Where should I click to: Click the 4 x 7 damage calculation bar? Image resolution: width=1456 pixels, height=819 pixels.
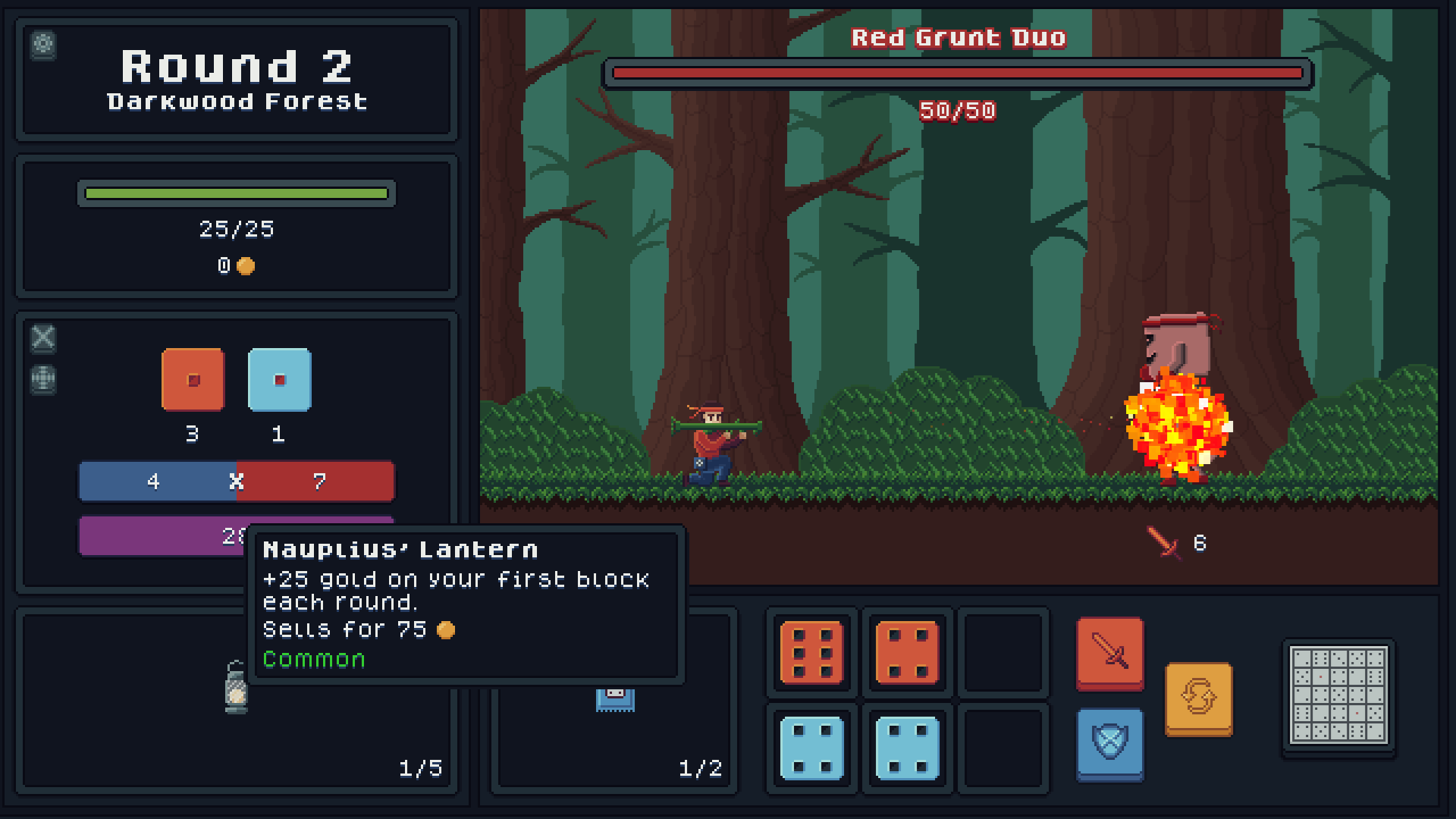(x=237, y=481)
